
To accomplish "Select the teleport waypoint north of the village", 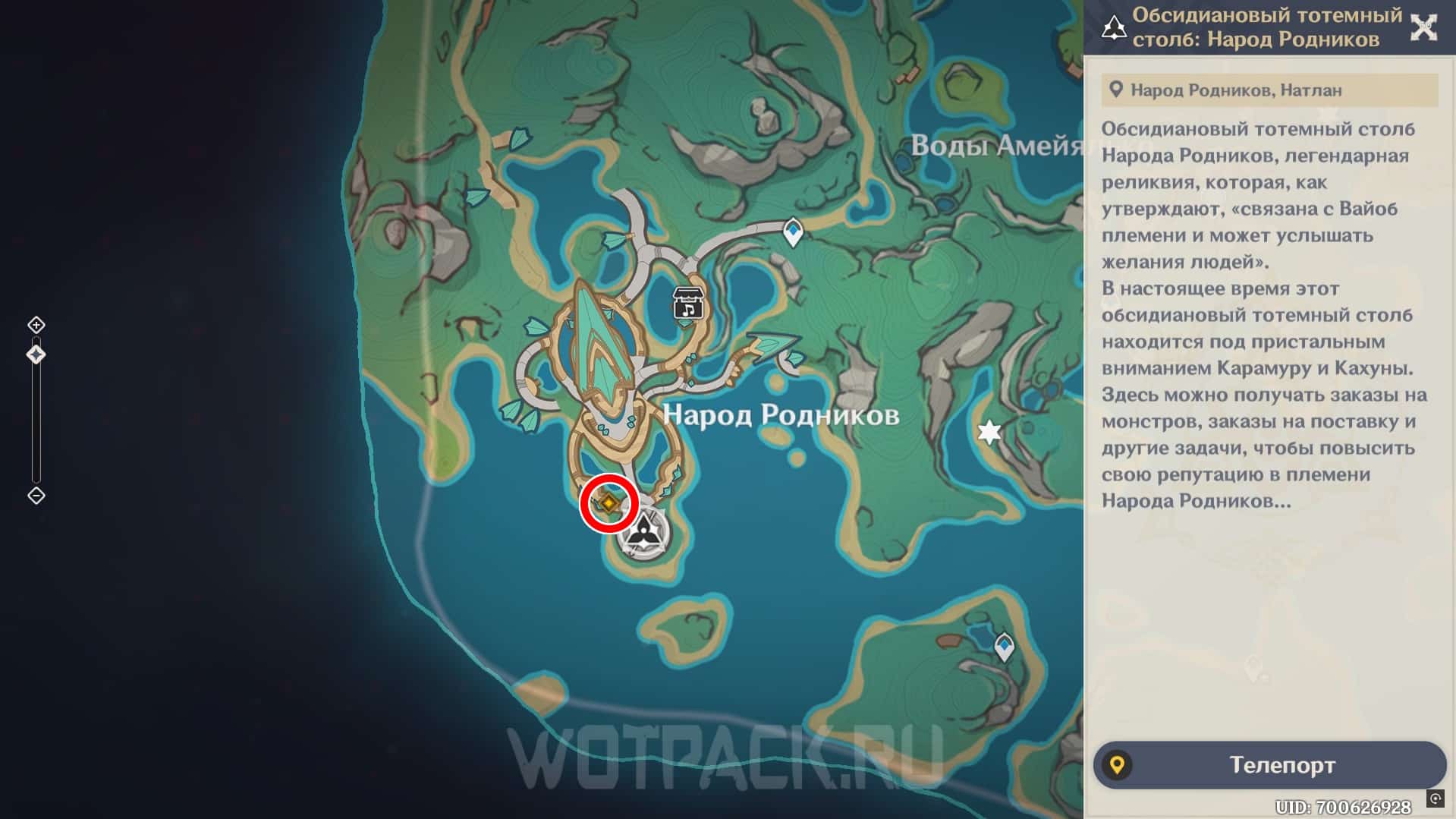I will coord(793,231).
